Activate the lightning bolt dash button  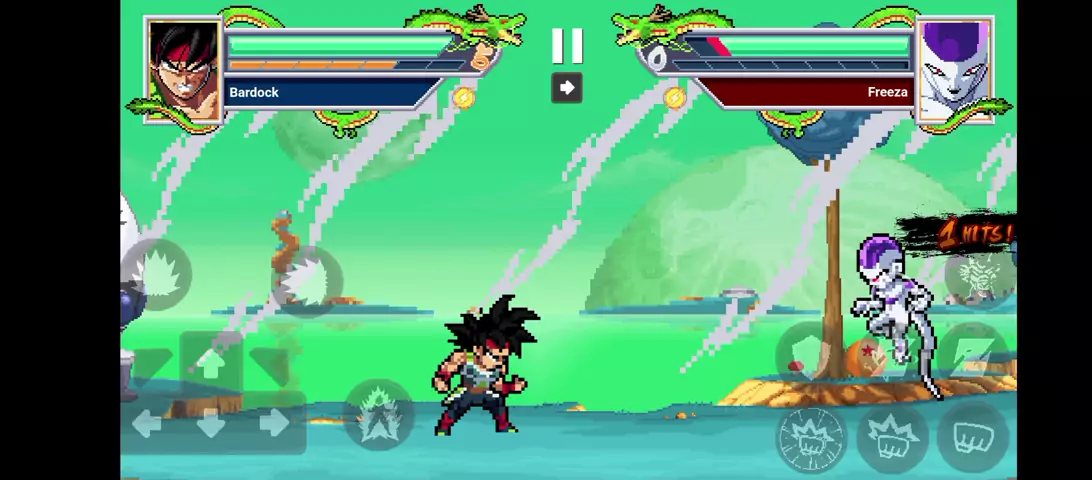click(x=972, y=355)
